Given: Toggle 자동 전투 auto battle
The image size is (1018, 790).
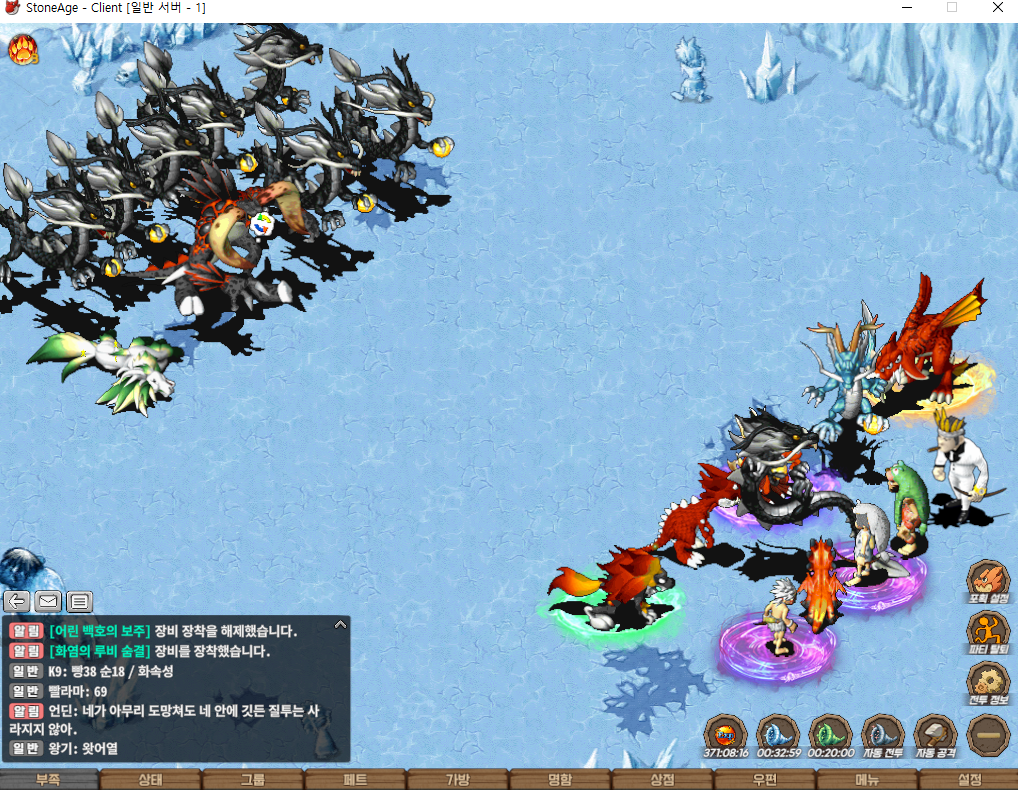Looking at the screenshot, I should [883, 734].
